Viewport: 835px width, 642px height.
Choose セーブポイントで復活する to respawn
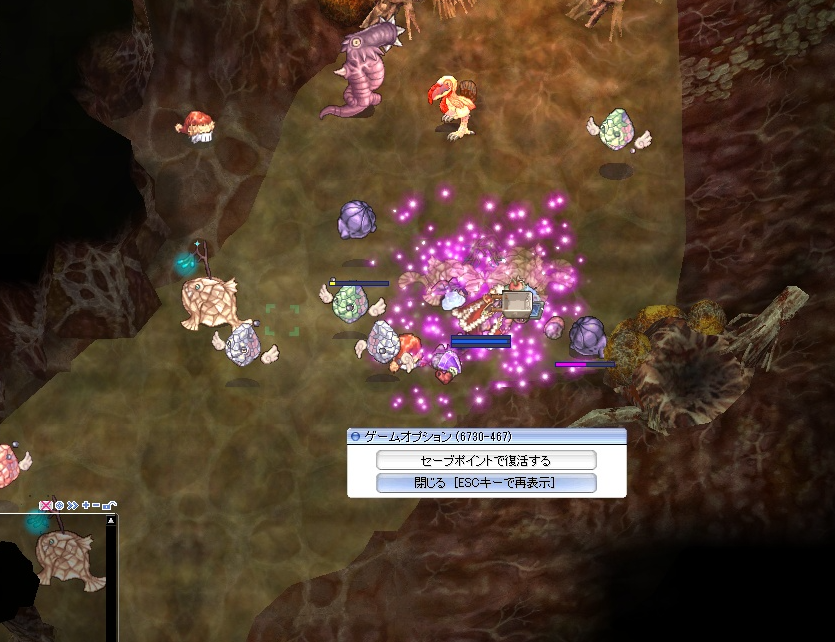pos(486,460)
